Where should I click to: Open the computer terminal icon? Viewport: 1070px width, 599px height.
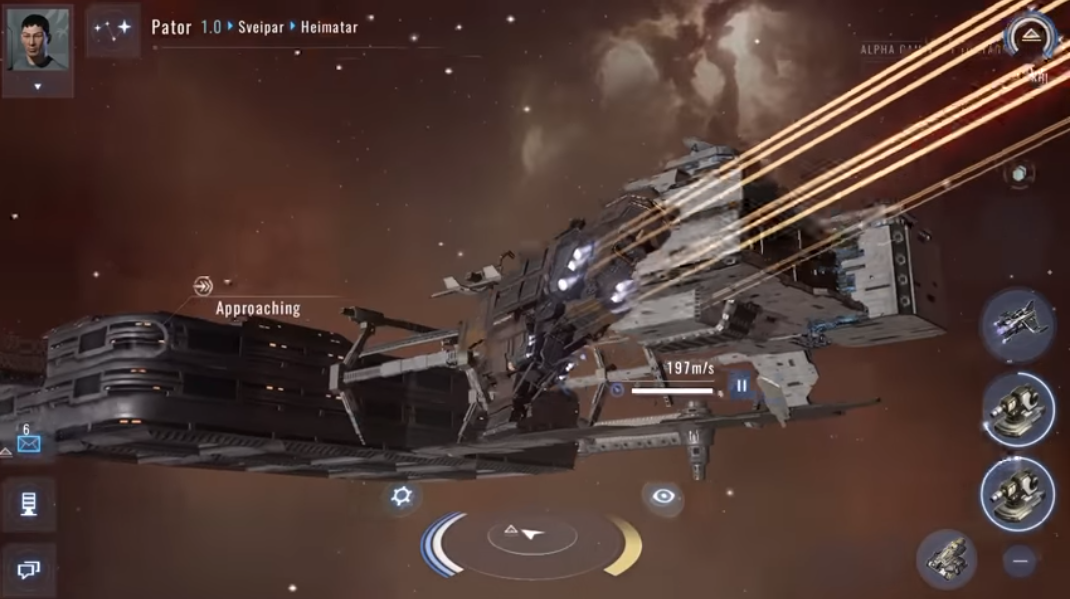(28, 504)
